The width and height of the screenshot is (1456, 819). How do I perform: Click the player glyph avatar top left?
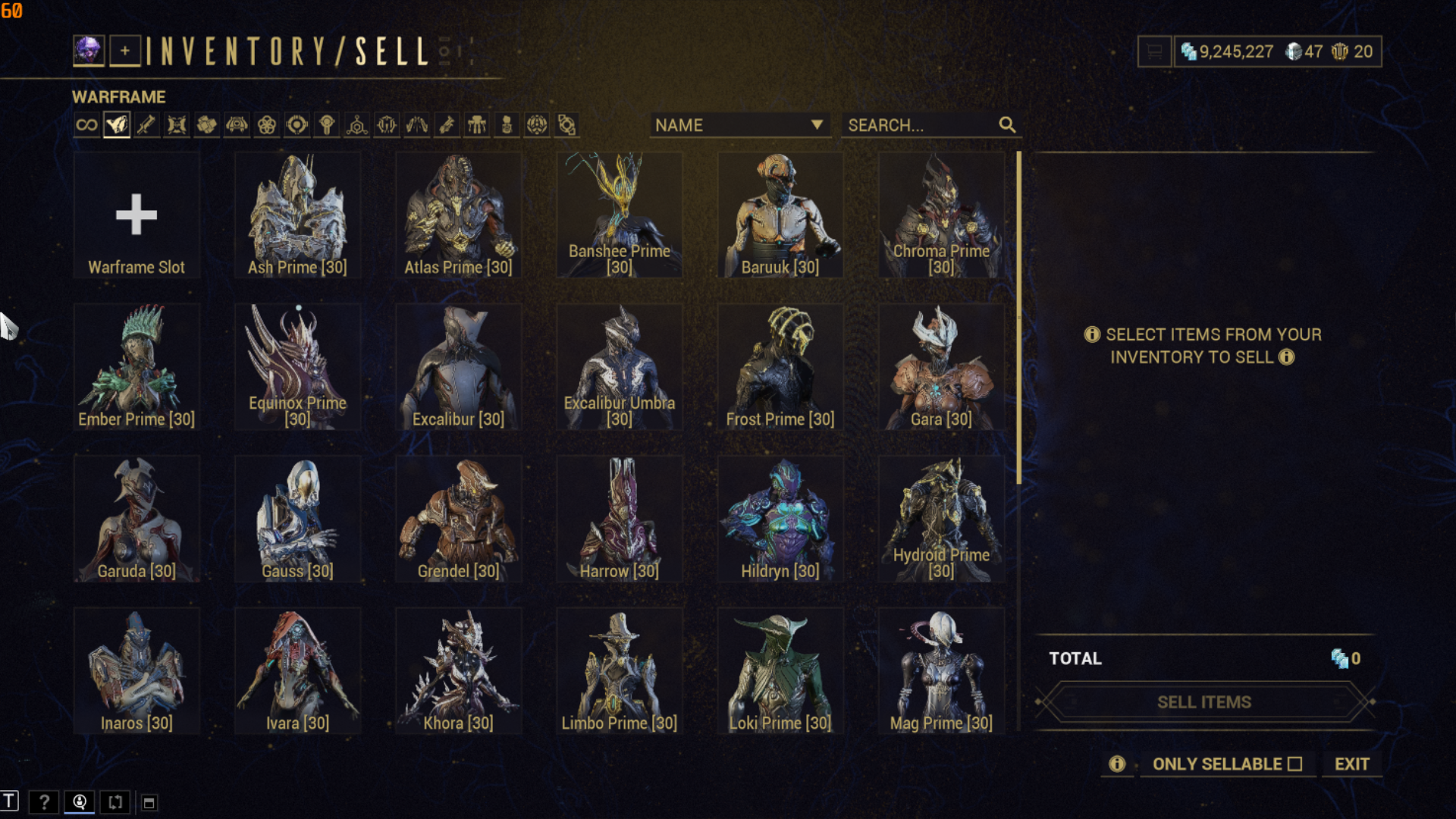coord(89,51)
